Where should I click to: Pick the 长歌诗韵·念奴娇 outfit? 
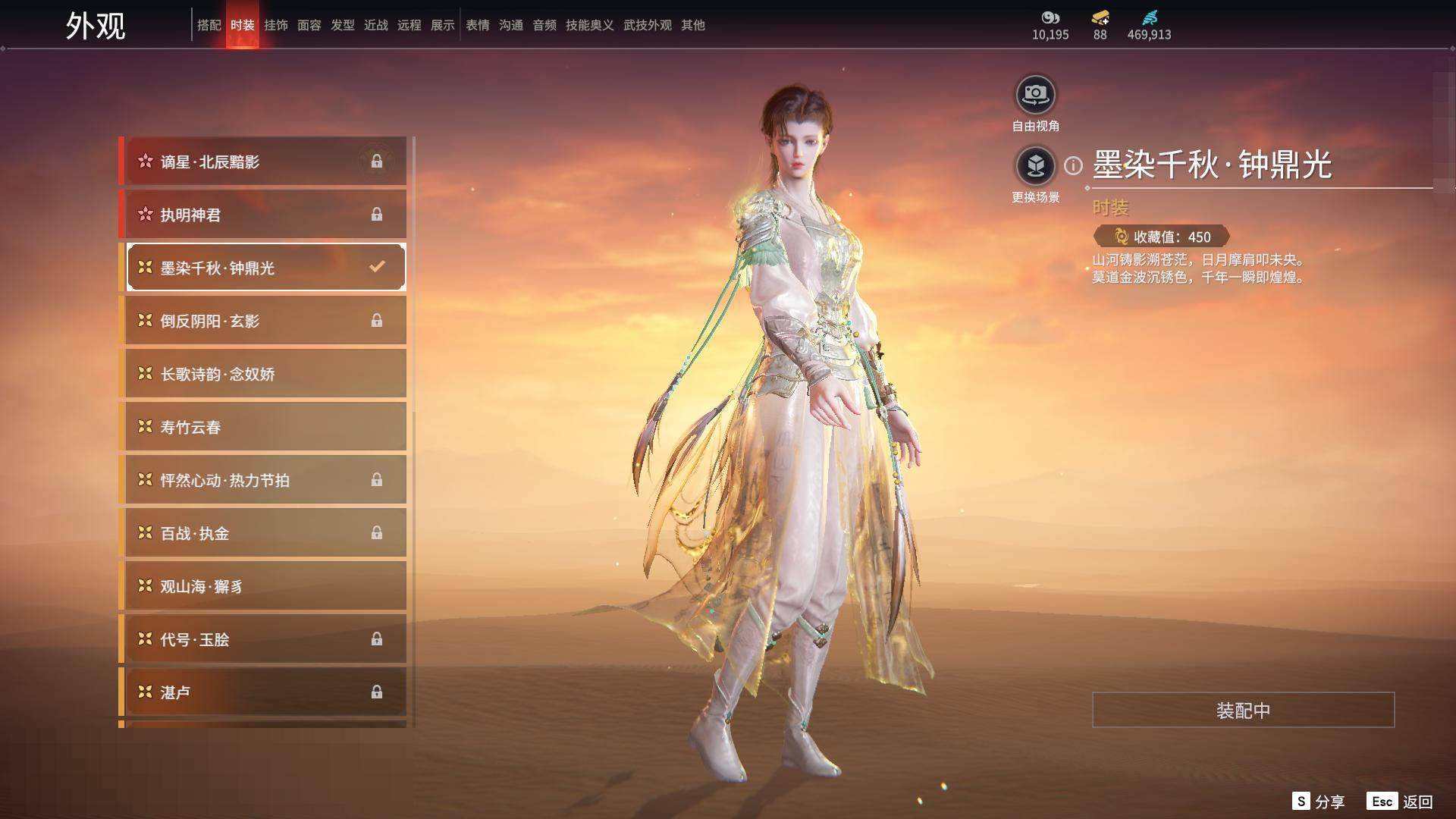[x=265, y=374]
